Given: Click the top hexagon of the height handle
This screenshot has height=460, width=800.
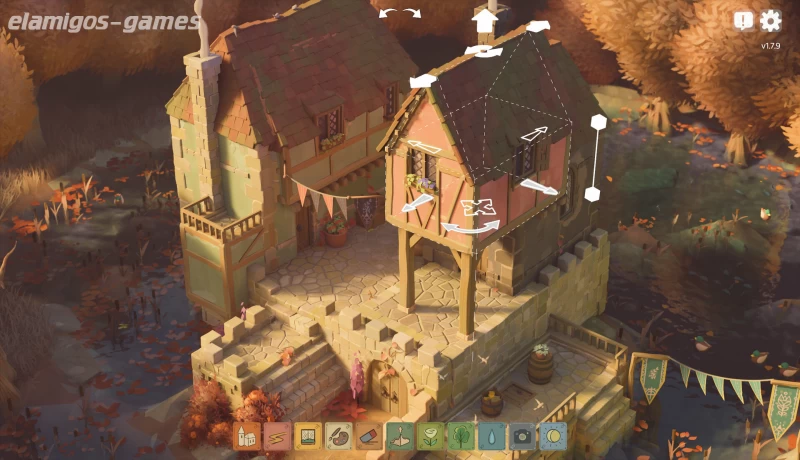Looking at the screenshot, I should 598,122.
